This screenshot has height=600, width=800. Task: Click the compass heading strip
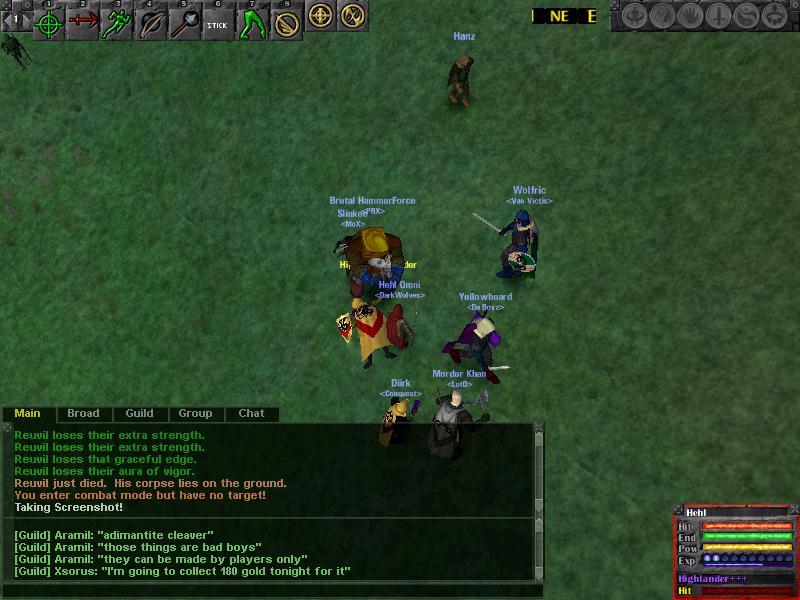[x=565, y=16]
